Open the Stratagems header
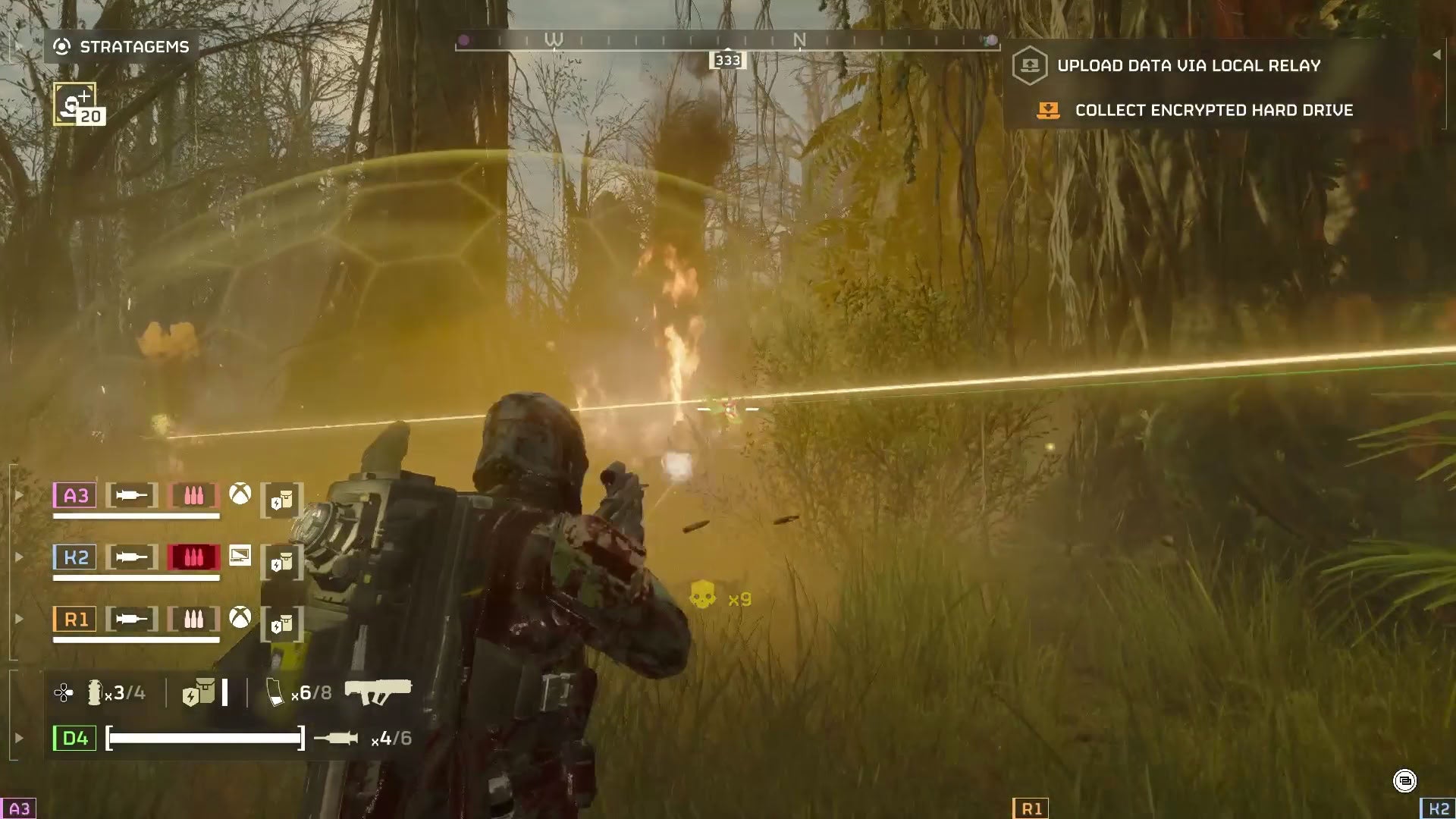The image size is (1456, 819). point(121,47)
